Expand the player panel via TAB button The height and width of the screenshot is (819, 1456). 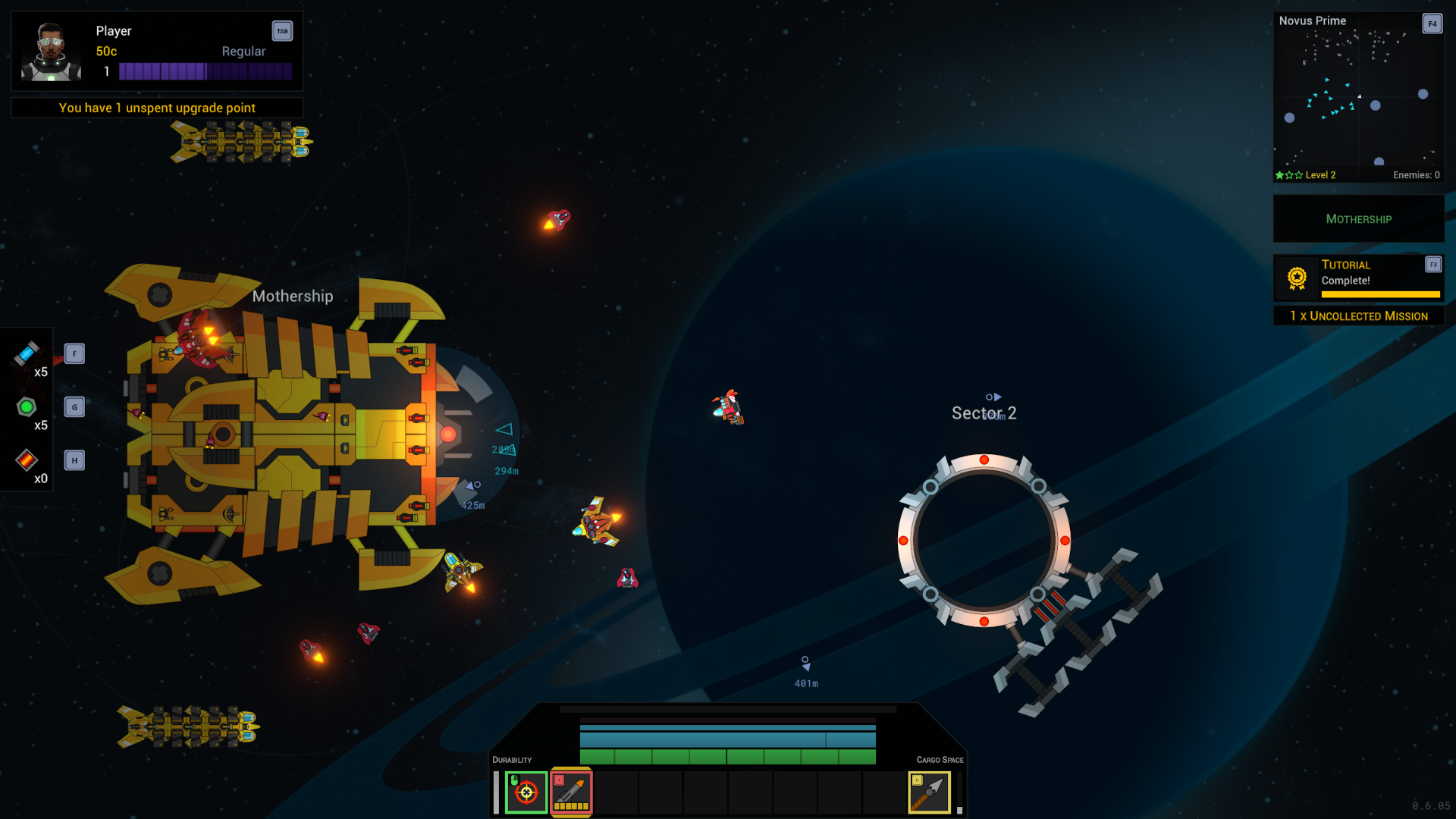point(282,31)
